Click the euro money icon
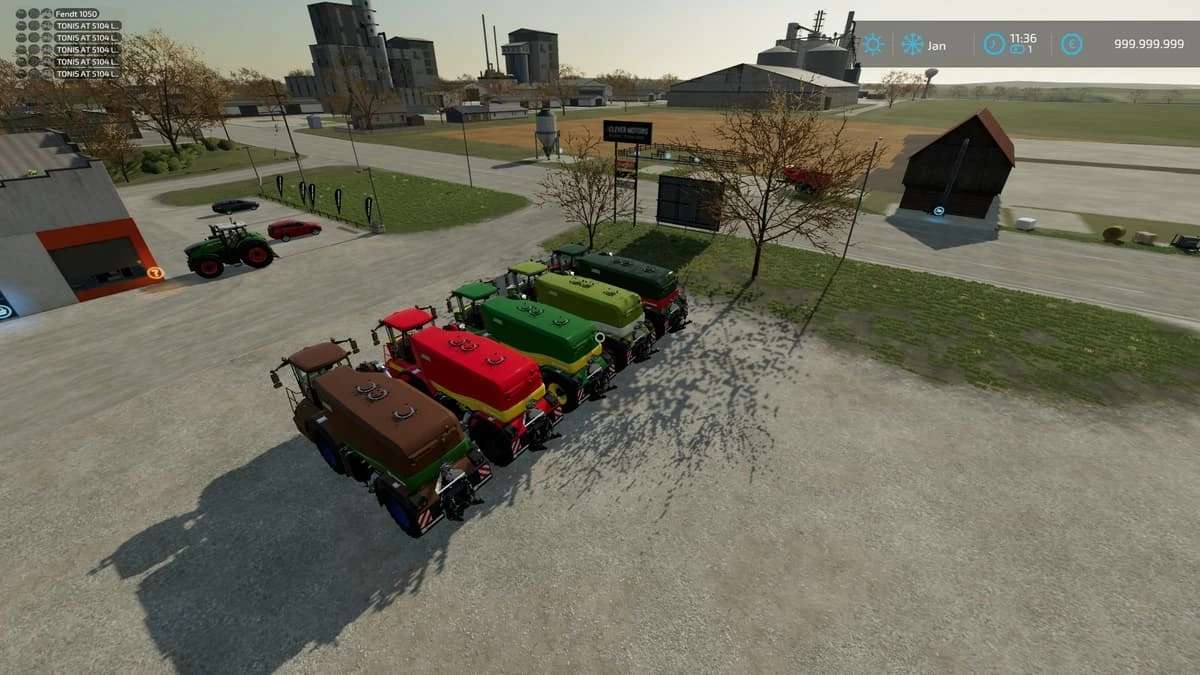The width and height of the screenshot is (1200, 675). [1072, 44]
